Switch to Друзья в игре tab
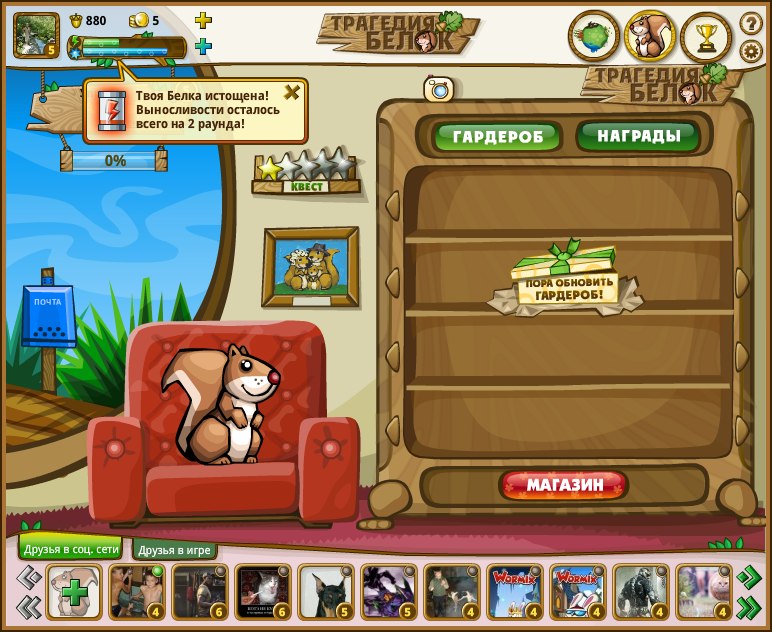The width and height of the screenshot is (772, 632). click(x=174, y=550)
